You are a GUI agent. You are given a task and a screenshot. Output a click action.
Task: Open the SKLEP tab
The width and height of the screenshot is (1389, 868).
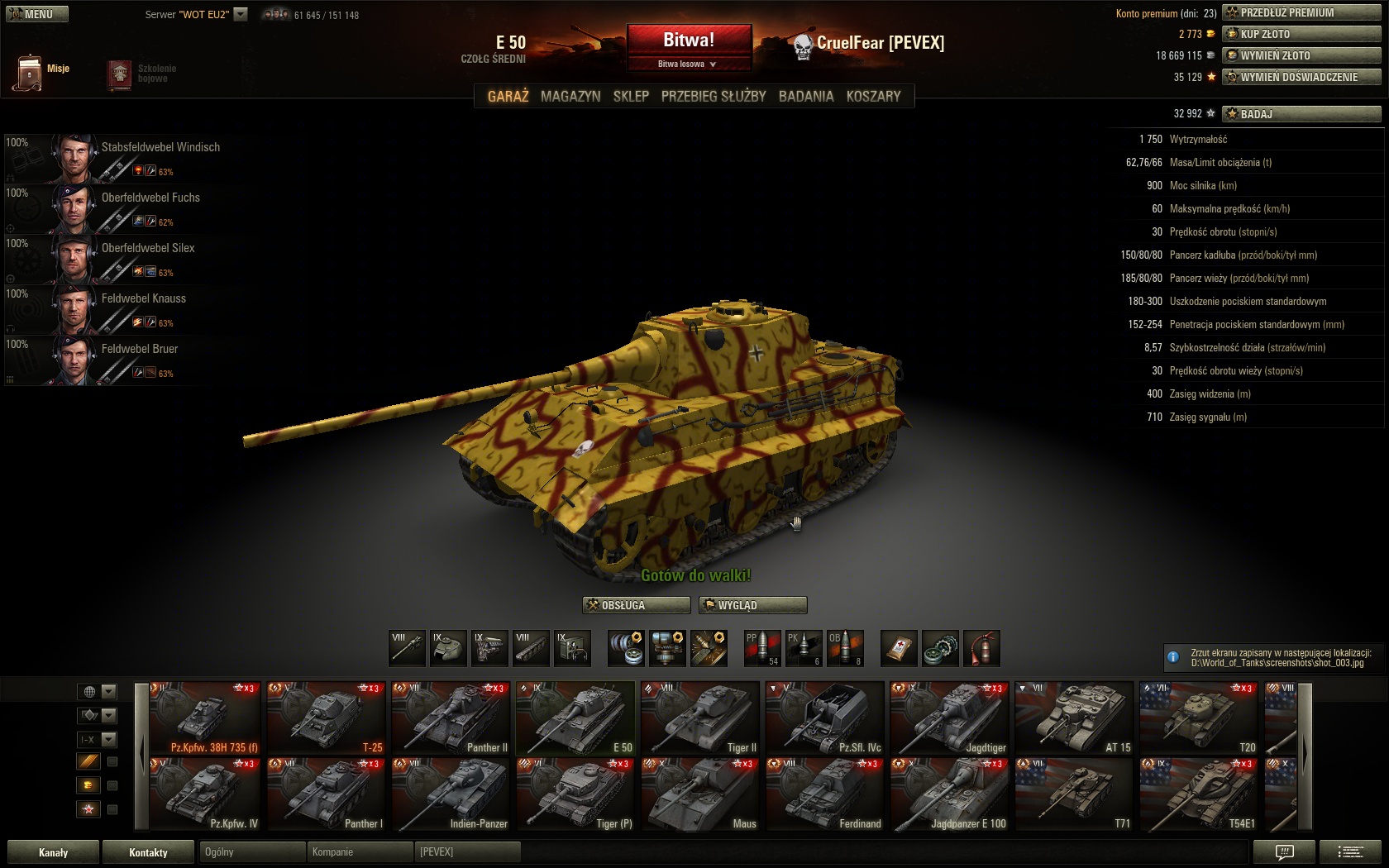(631, 96)
